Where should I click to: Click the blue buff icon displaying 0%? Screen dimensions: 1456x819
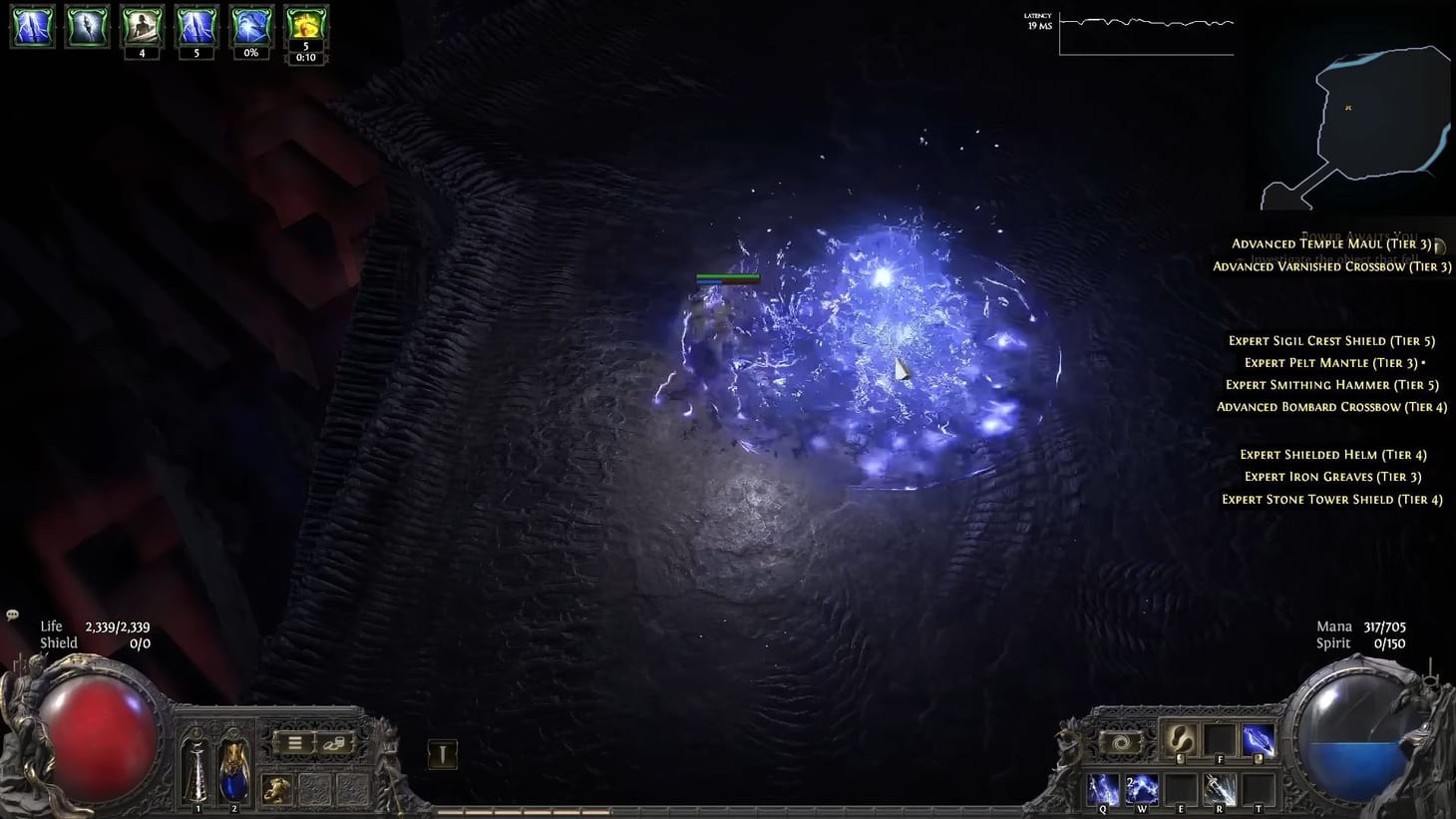(250, 25)
